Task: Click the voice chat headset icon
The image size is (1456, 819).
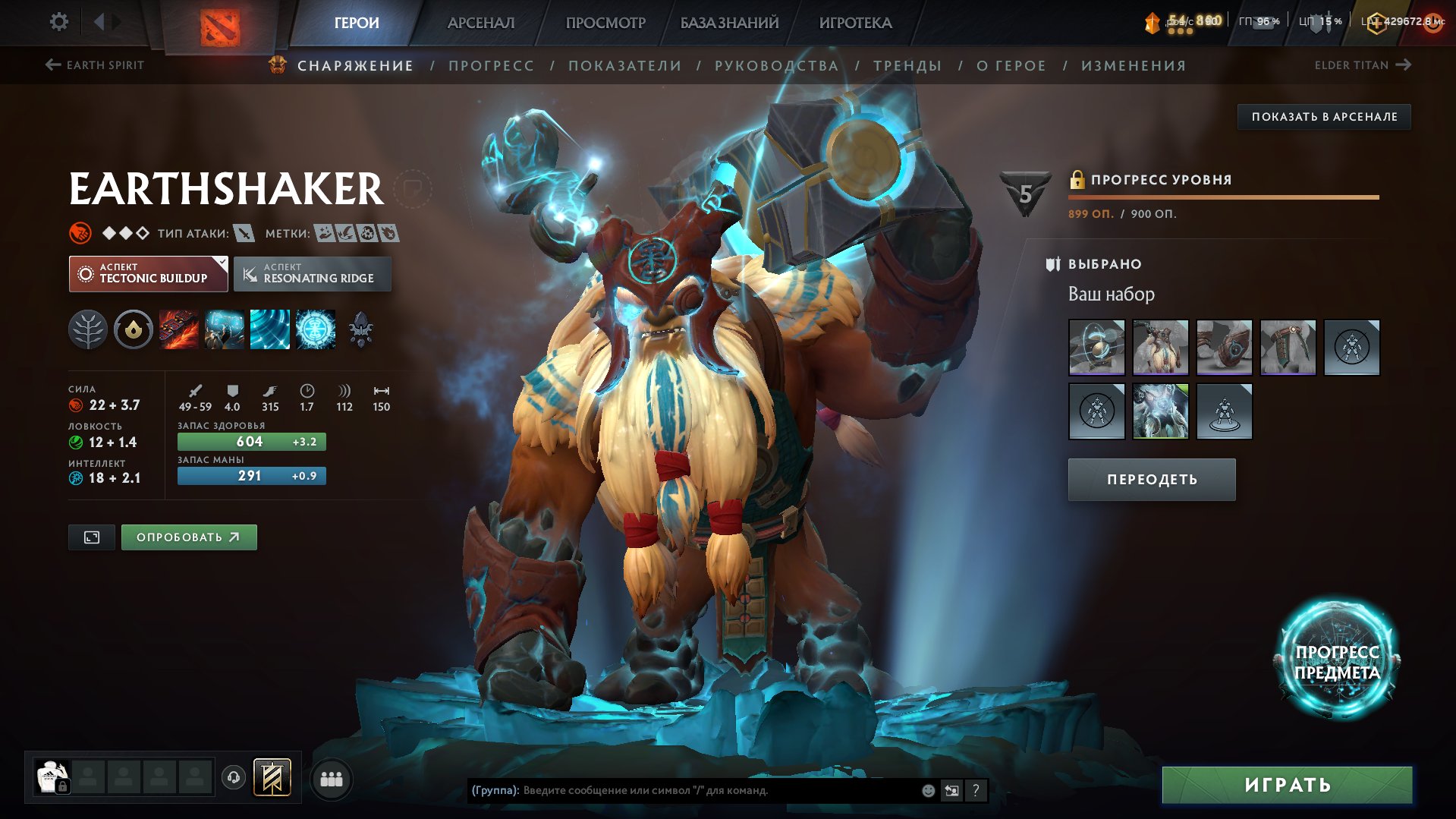Action: [x=234, y=778]
